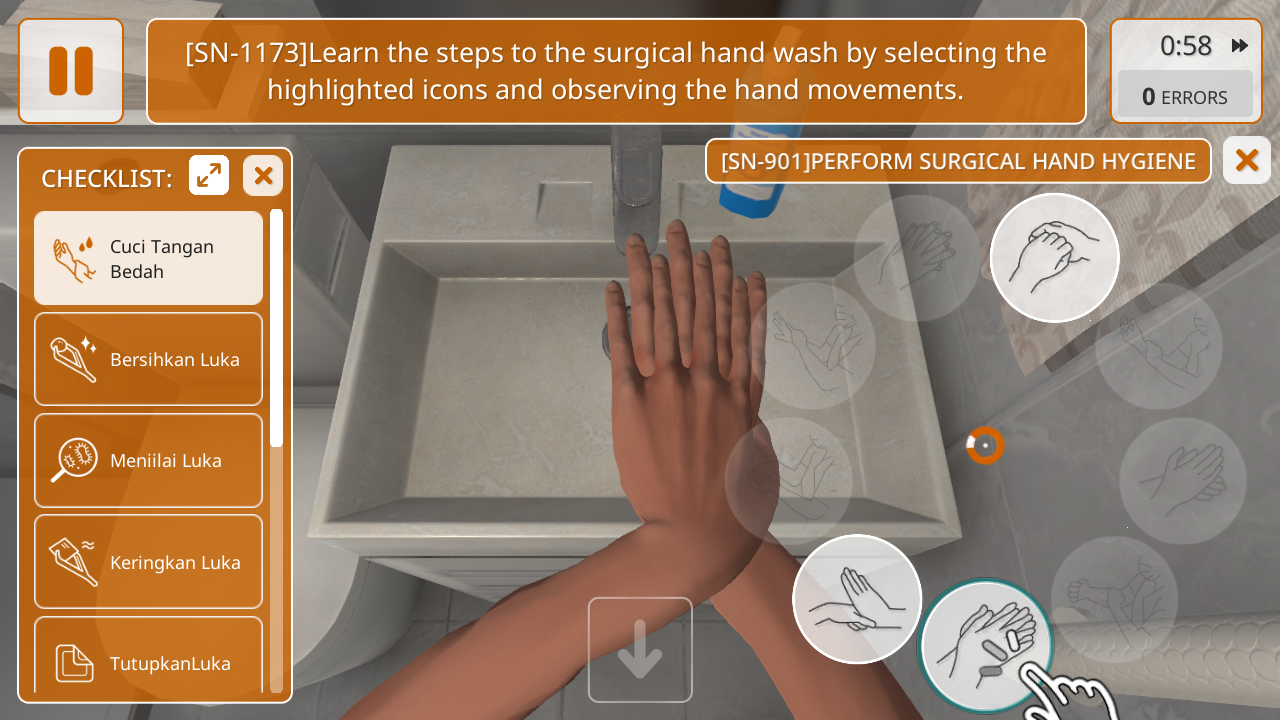
Task: Choose Bersihkan Luka from the checklist
Action: [x=149, y=359]
